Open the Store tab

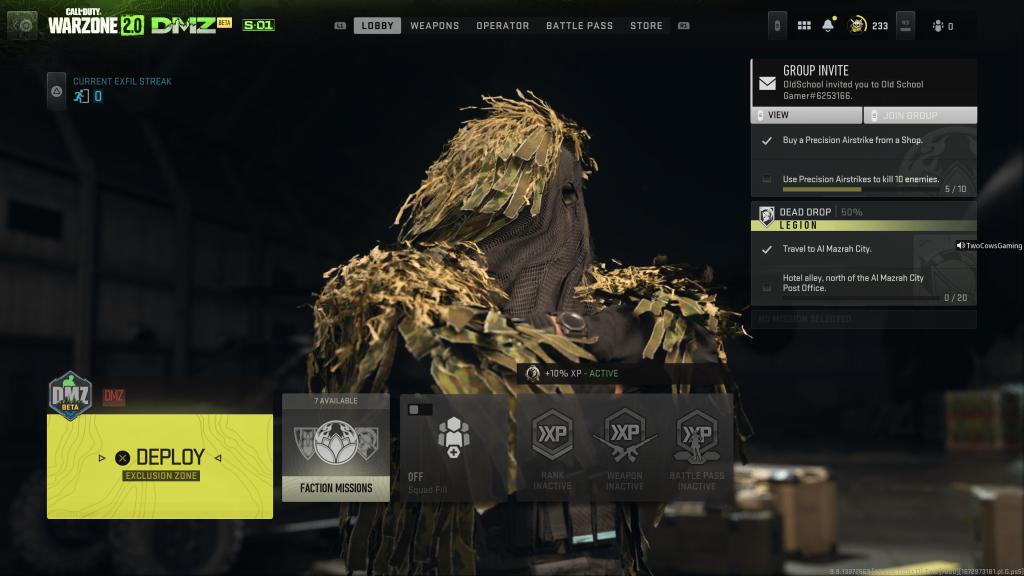646,25
